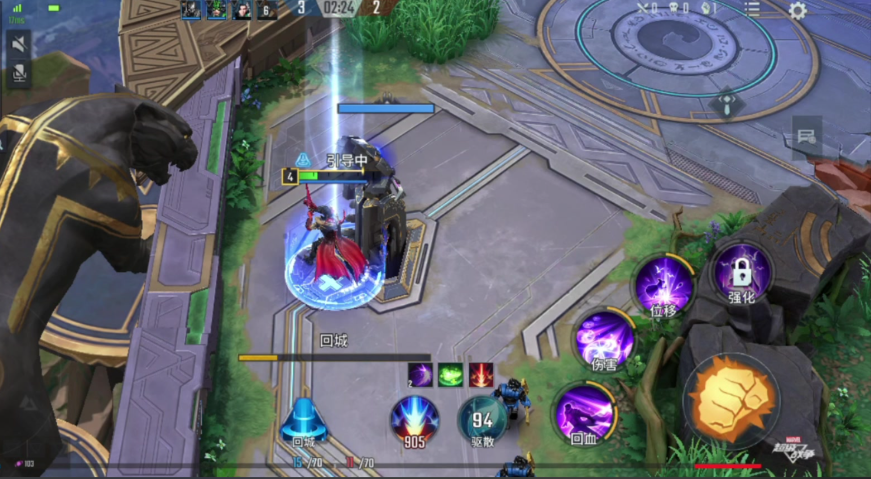The width and height of the screenshot is (871, 479).
Task: Activate the 伤害 damage ability
Action: click(604, 340)
